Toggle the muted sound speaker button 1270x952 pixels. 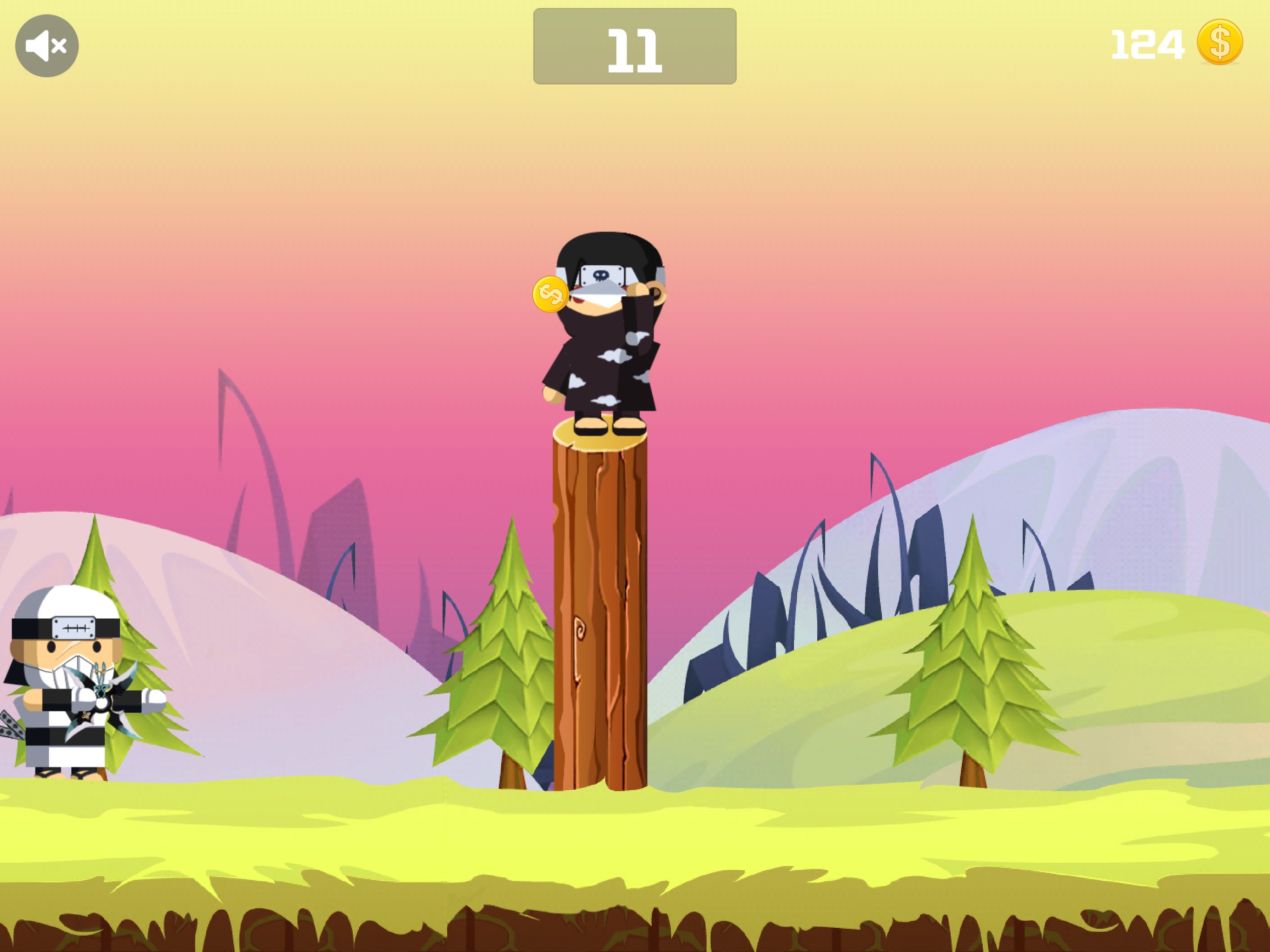click(x=46, y=46)
